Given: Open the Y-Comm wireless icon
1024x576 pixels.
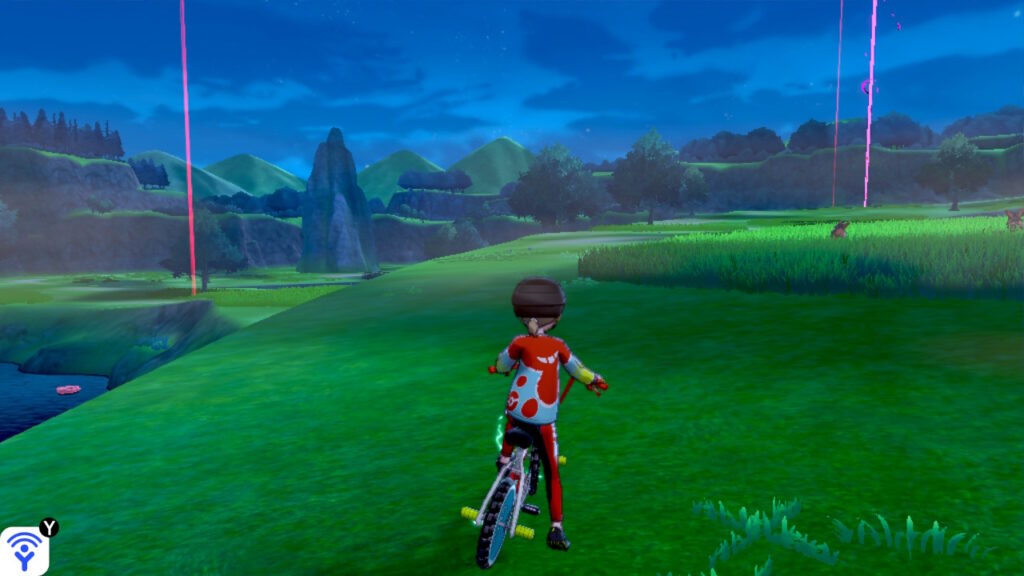Looking at the screenshot, I should [x=24, y=550].
